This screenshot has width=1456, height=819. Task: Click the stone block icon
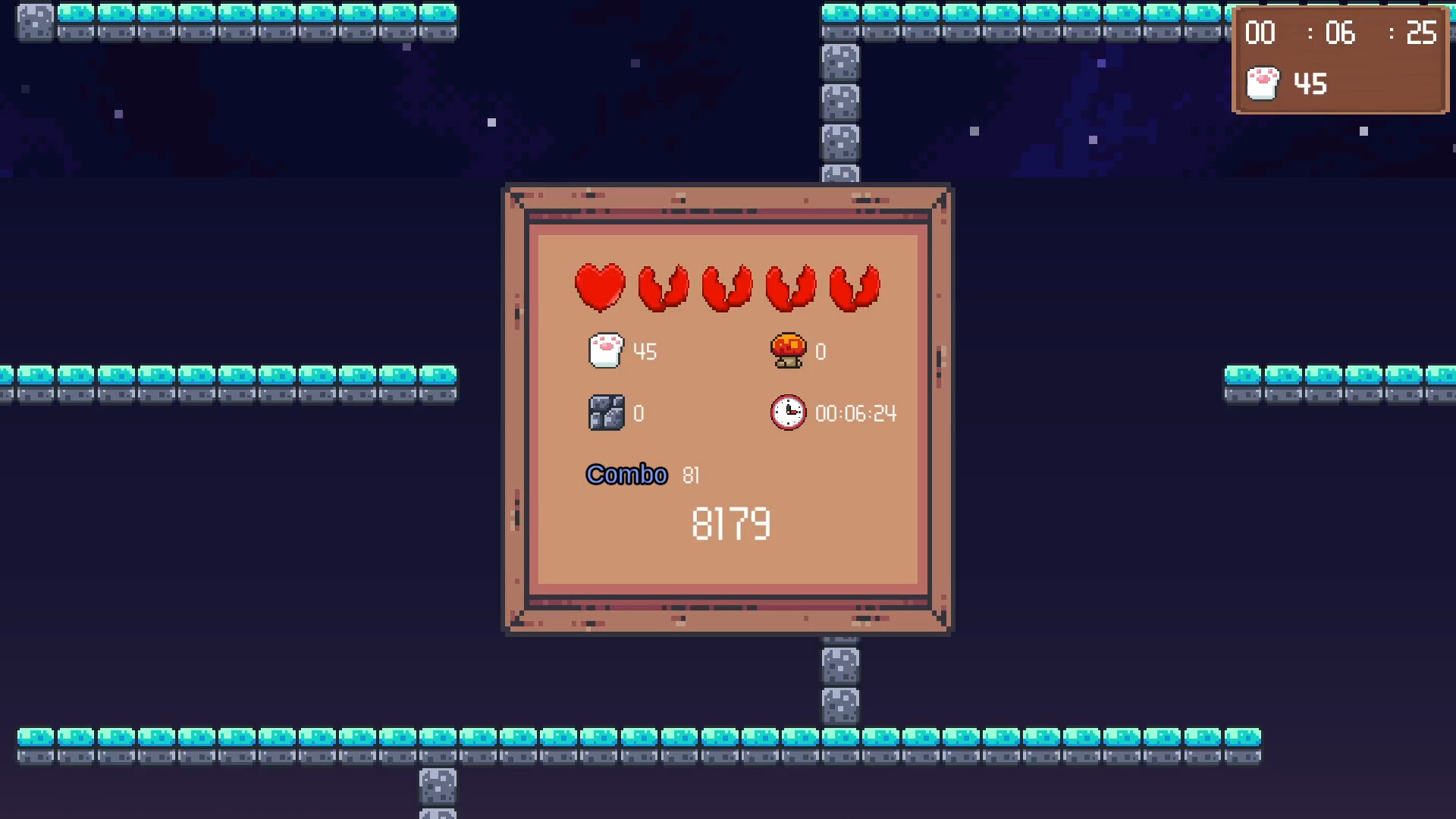tap(607, 413)
